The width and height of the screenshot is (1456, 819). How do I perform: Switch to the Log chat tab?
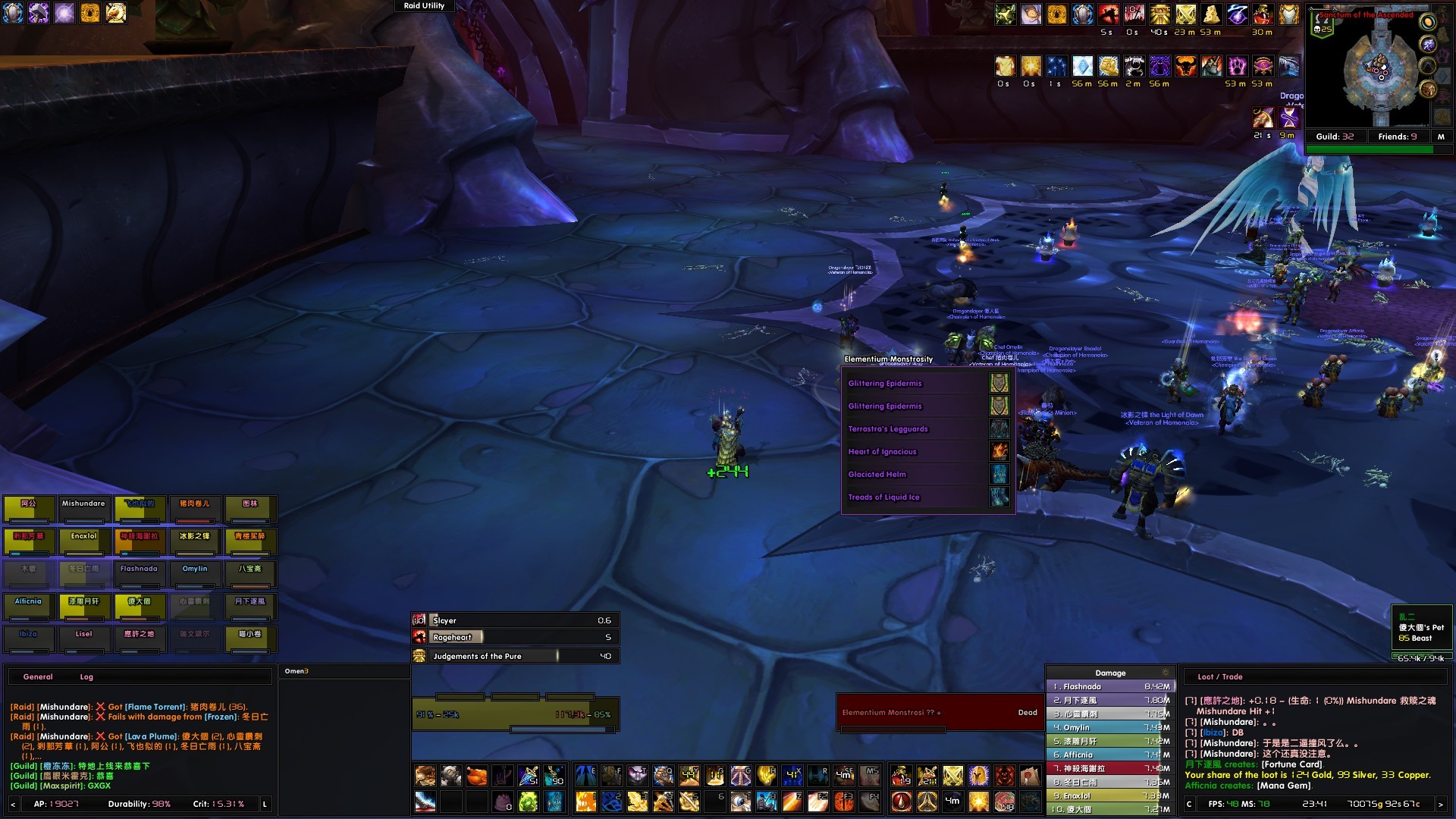click(86, 676)
